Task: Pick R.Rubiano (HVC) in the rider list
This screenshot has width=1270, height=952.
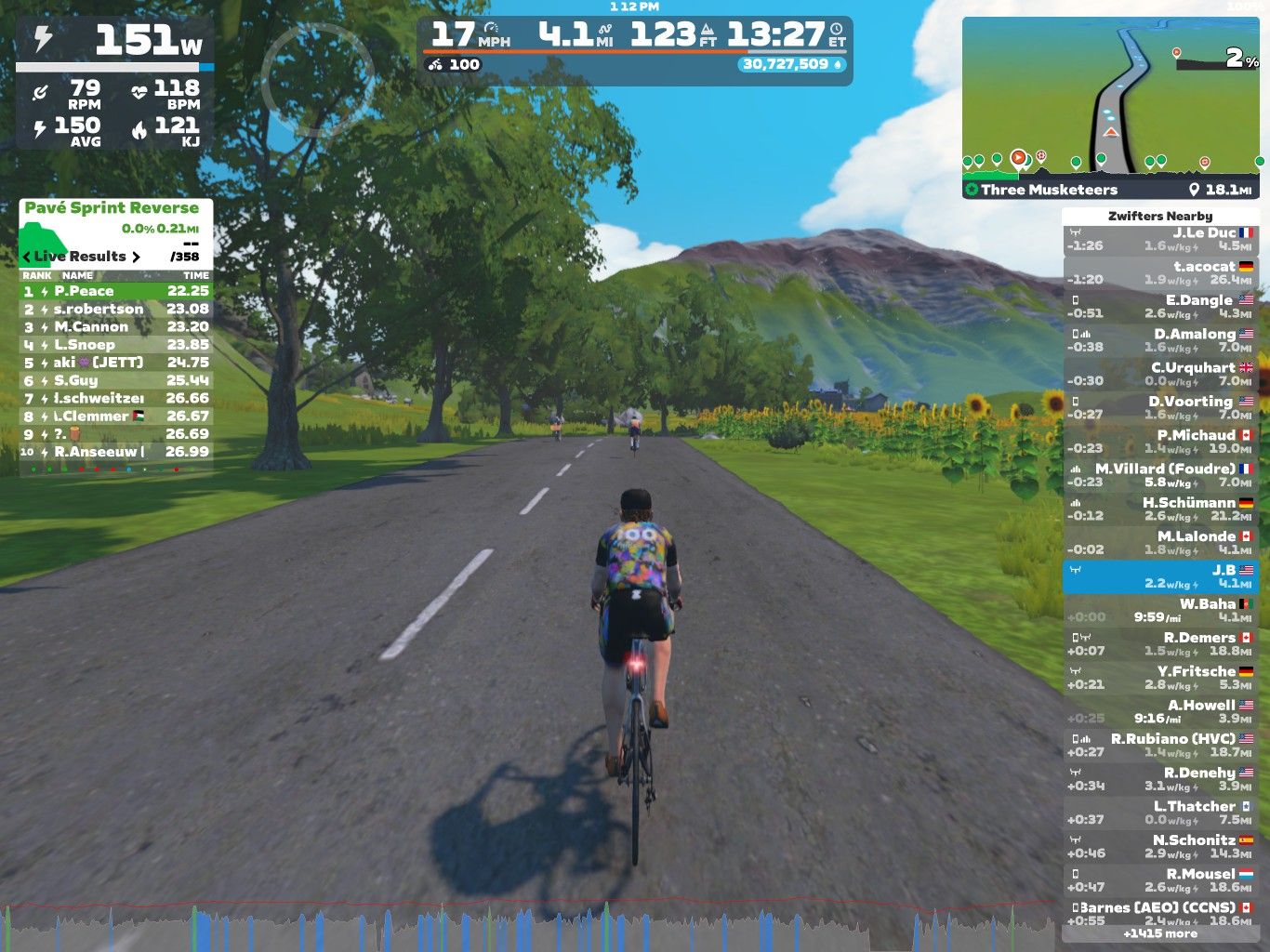Action: (x=1160, y=745)
